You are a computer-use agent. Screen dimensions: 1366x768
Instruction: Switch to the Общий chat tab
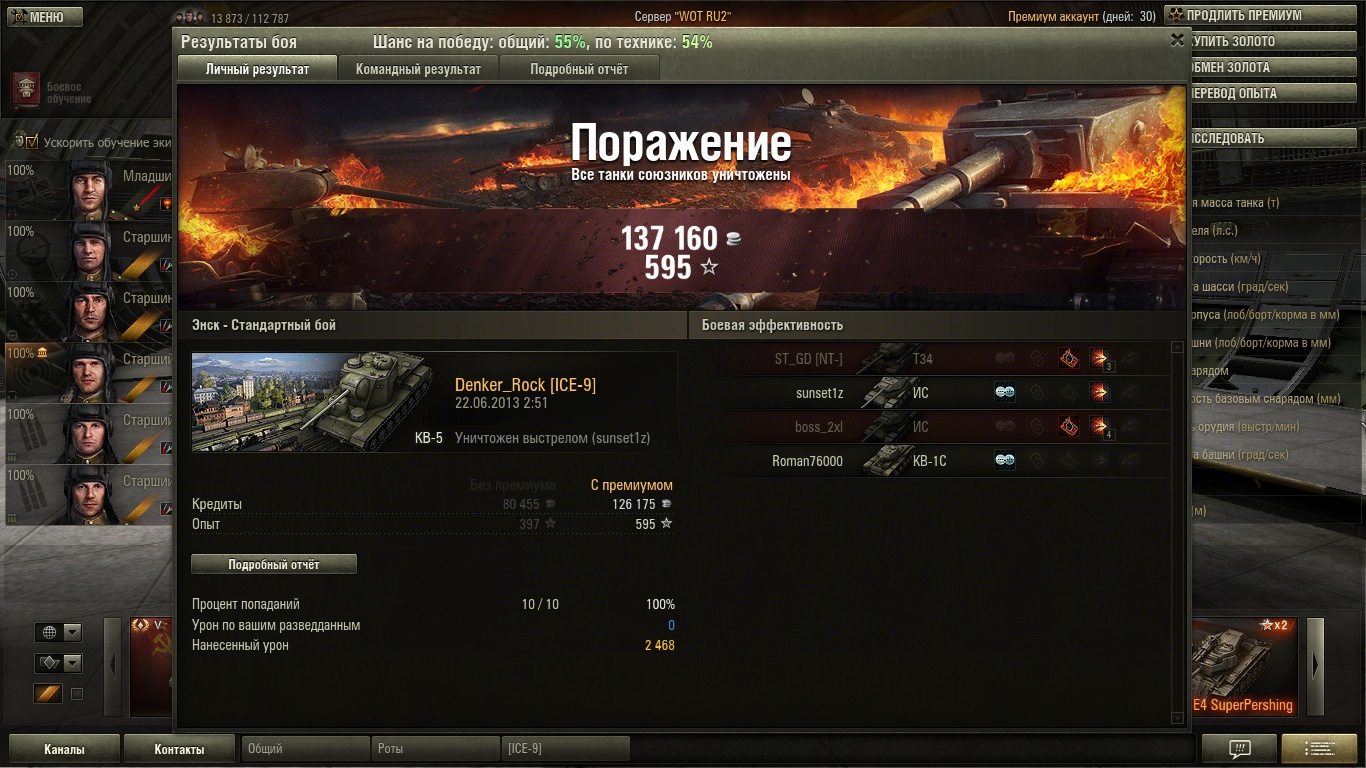[305, 748]
